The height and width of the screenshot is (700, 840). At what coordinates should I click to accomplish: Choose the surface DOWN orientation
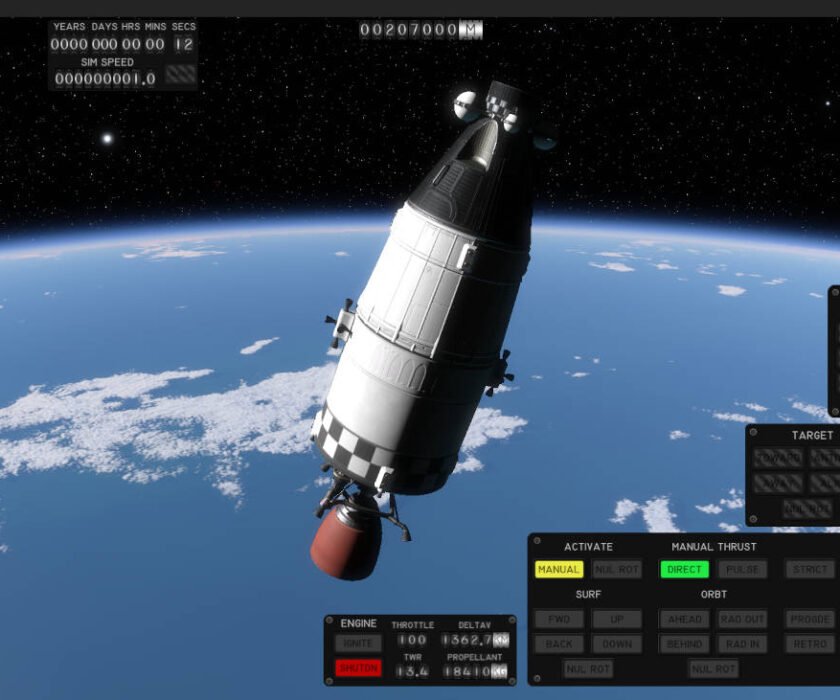617,645
